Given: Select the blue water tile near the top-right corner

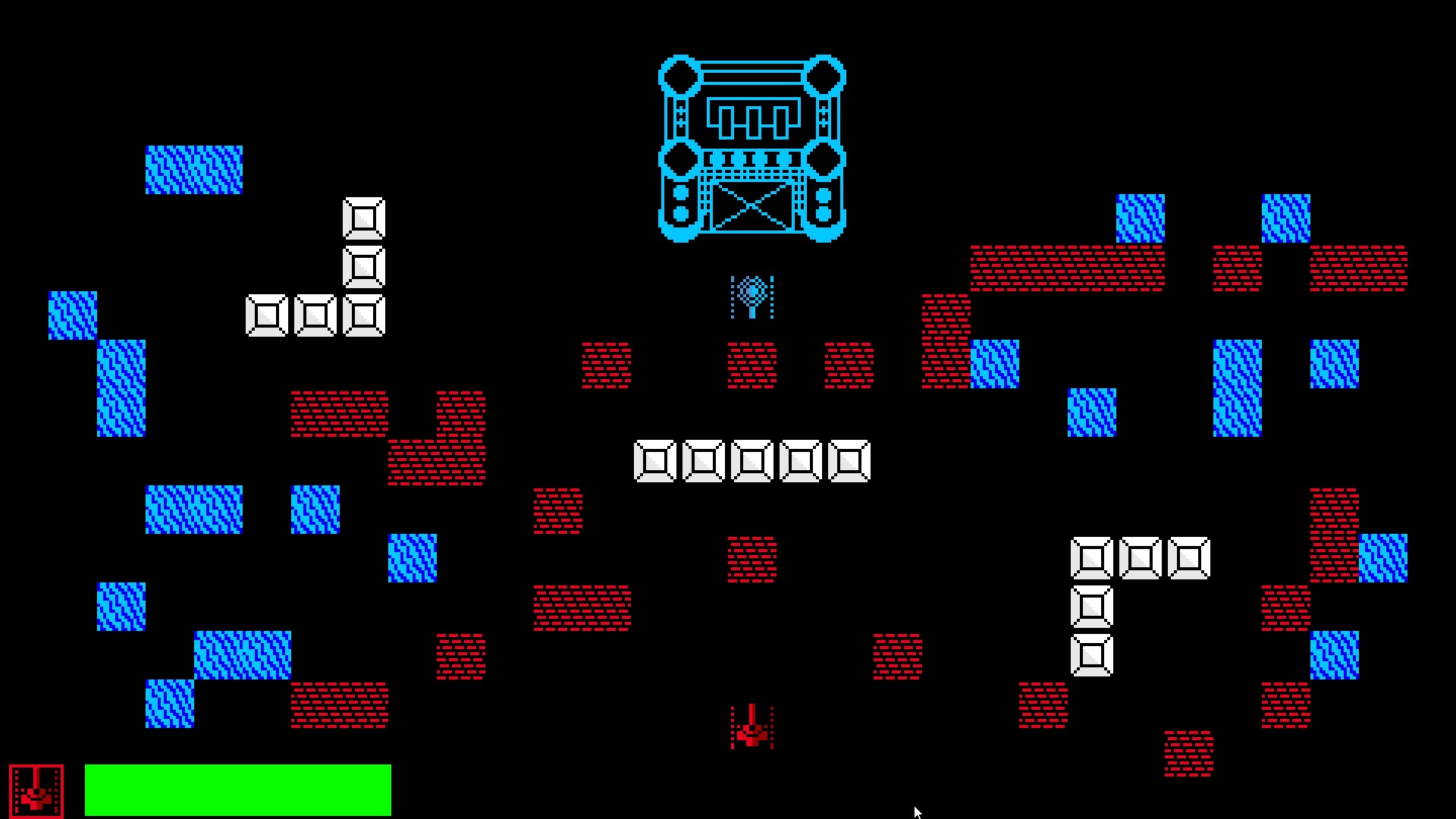Looking at the screenshot, I should tap(1287, 220).
